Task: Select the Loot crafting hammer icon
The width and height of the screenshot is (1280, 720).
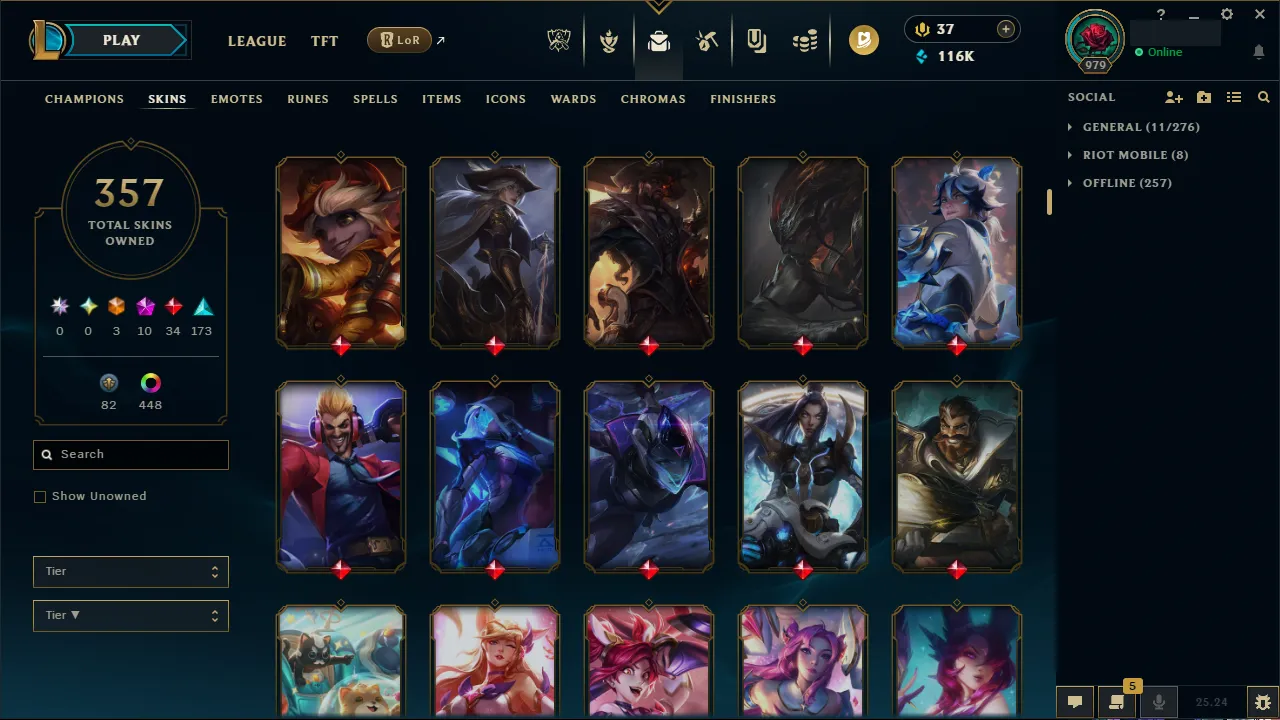Action: pos(706,40)
